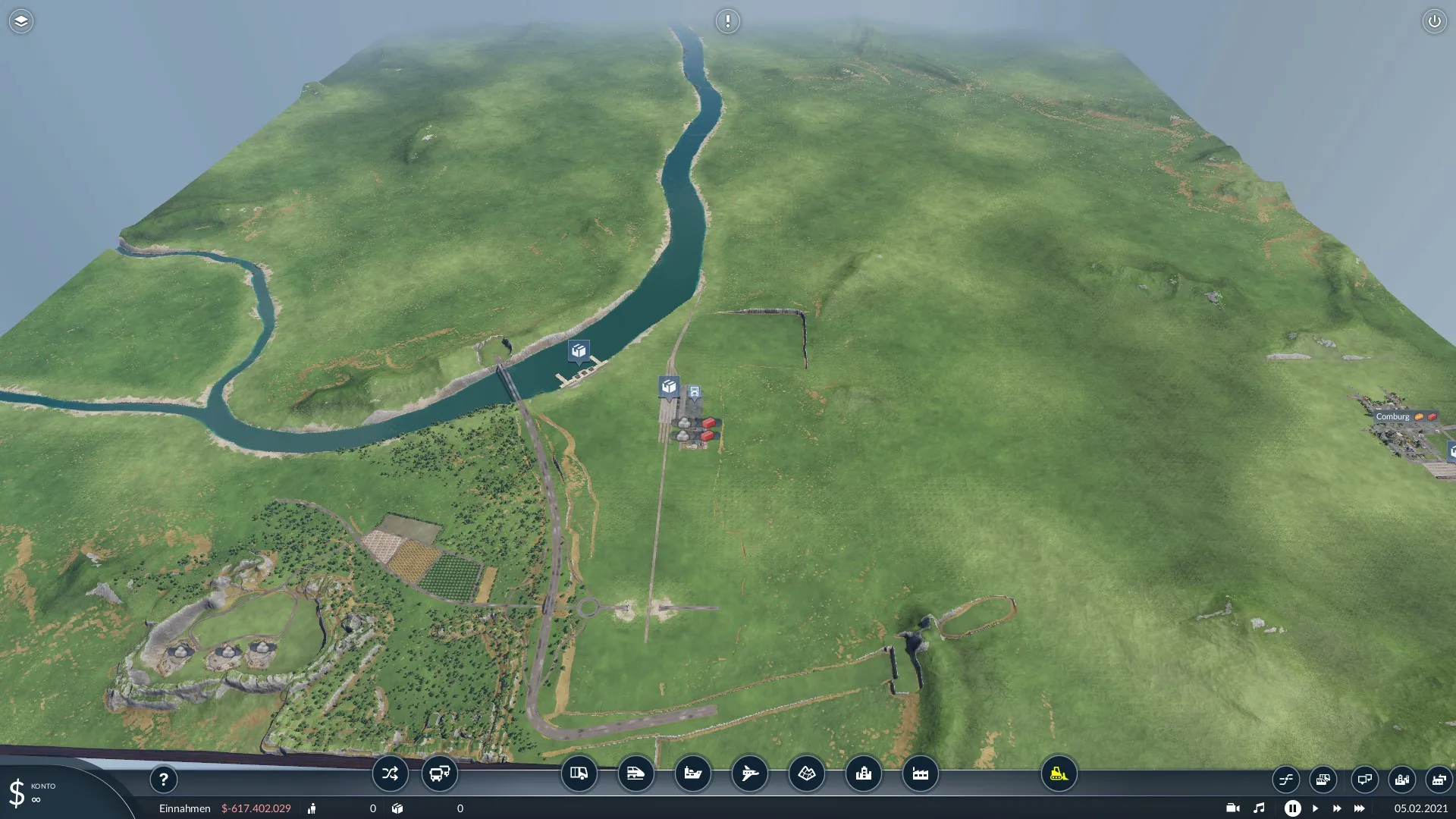1456x819 pixels.
Task: Open the rail construction menu
Action: pos(635,773)
